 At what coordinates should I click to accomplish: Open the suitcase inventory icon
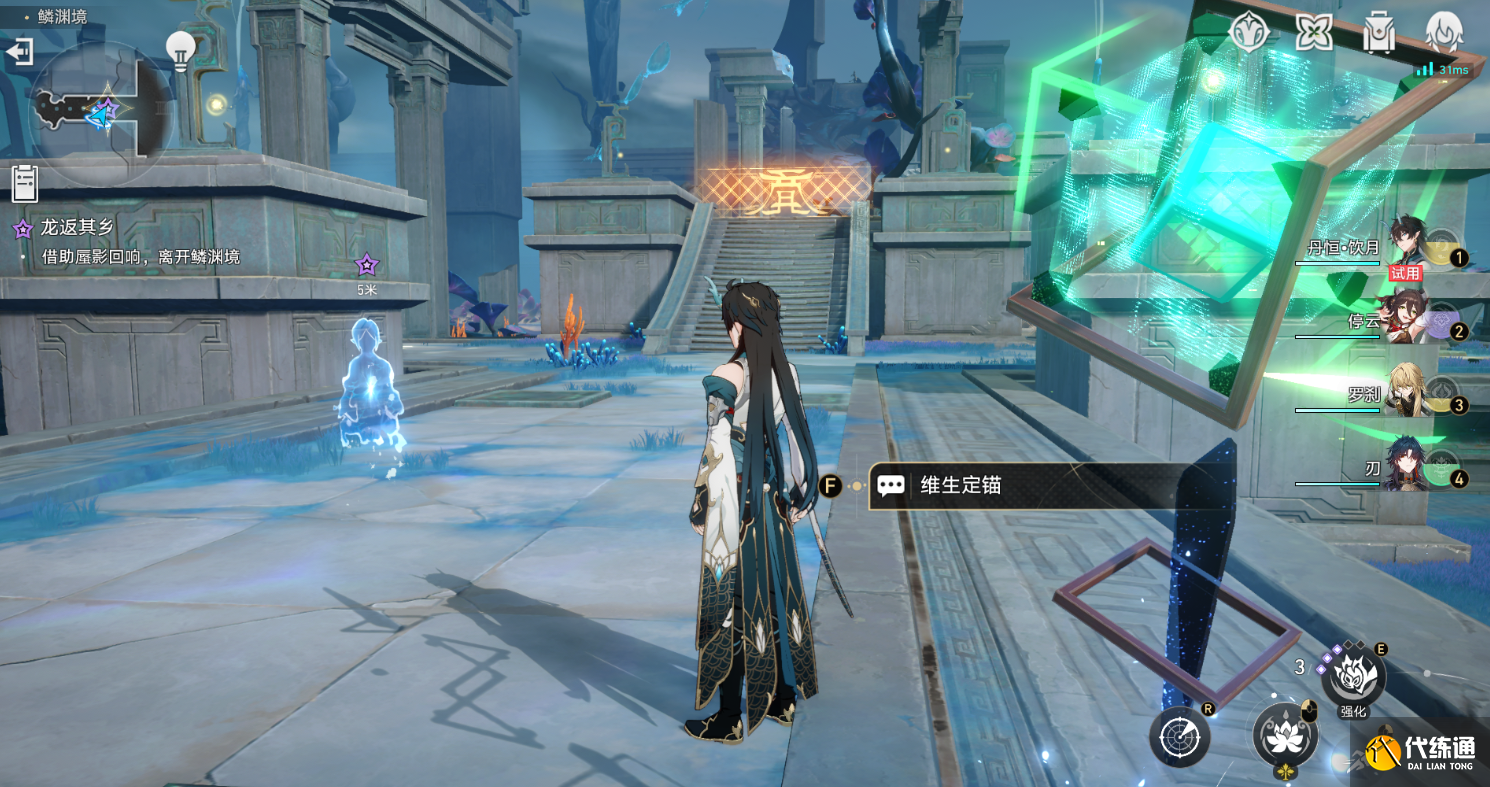tap(1379, 33)
